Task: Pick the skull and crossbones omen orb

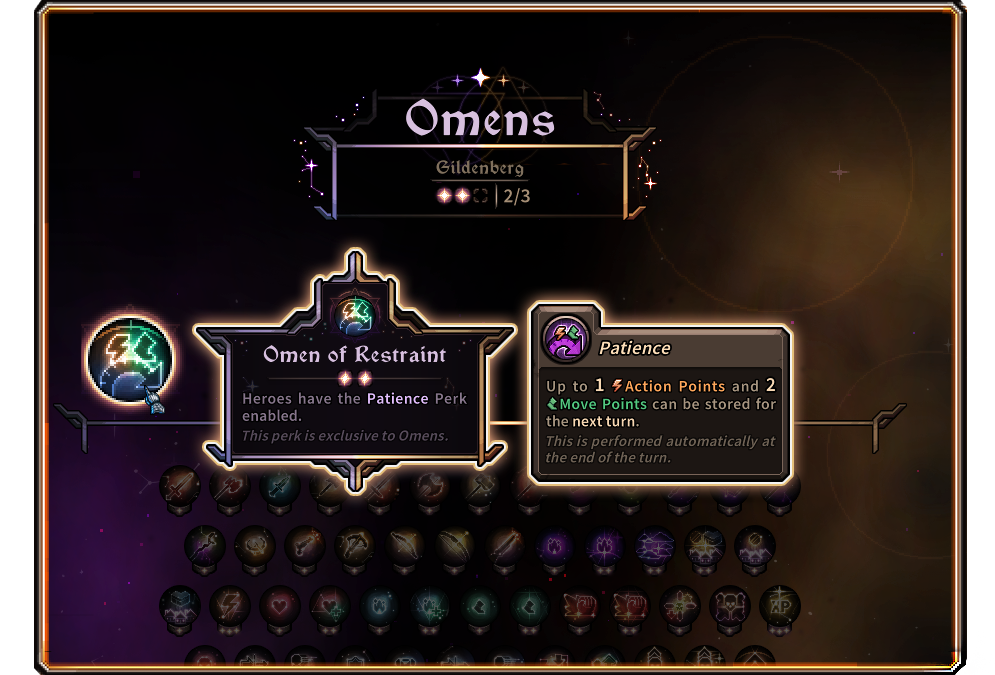Action: pyautogui.click(x=729, y=605)
